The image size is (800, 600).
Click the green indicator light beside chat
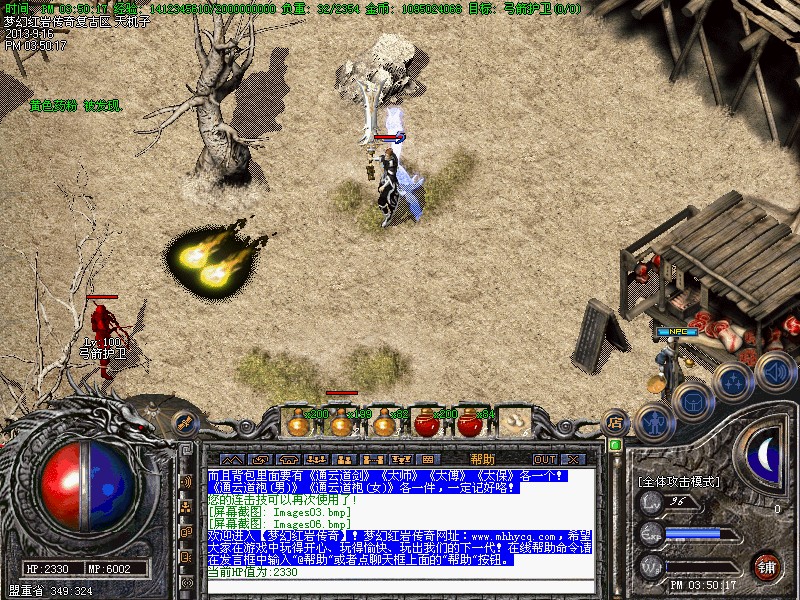click(x=615, y=445)
